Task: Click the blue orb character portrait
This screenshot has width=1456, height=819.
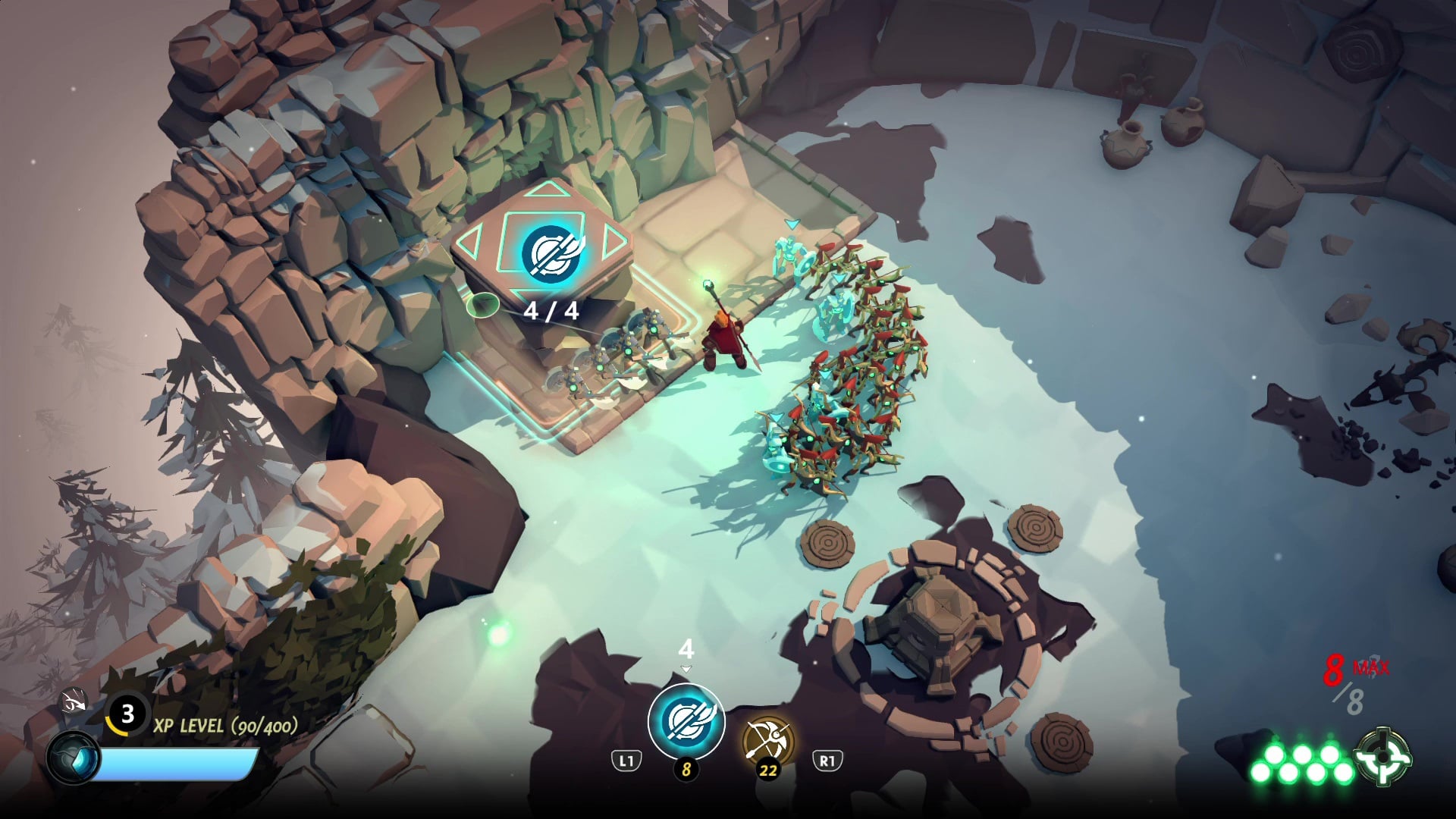Action: click(x=74, y=758)
